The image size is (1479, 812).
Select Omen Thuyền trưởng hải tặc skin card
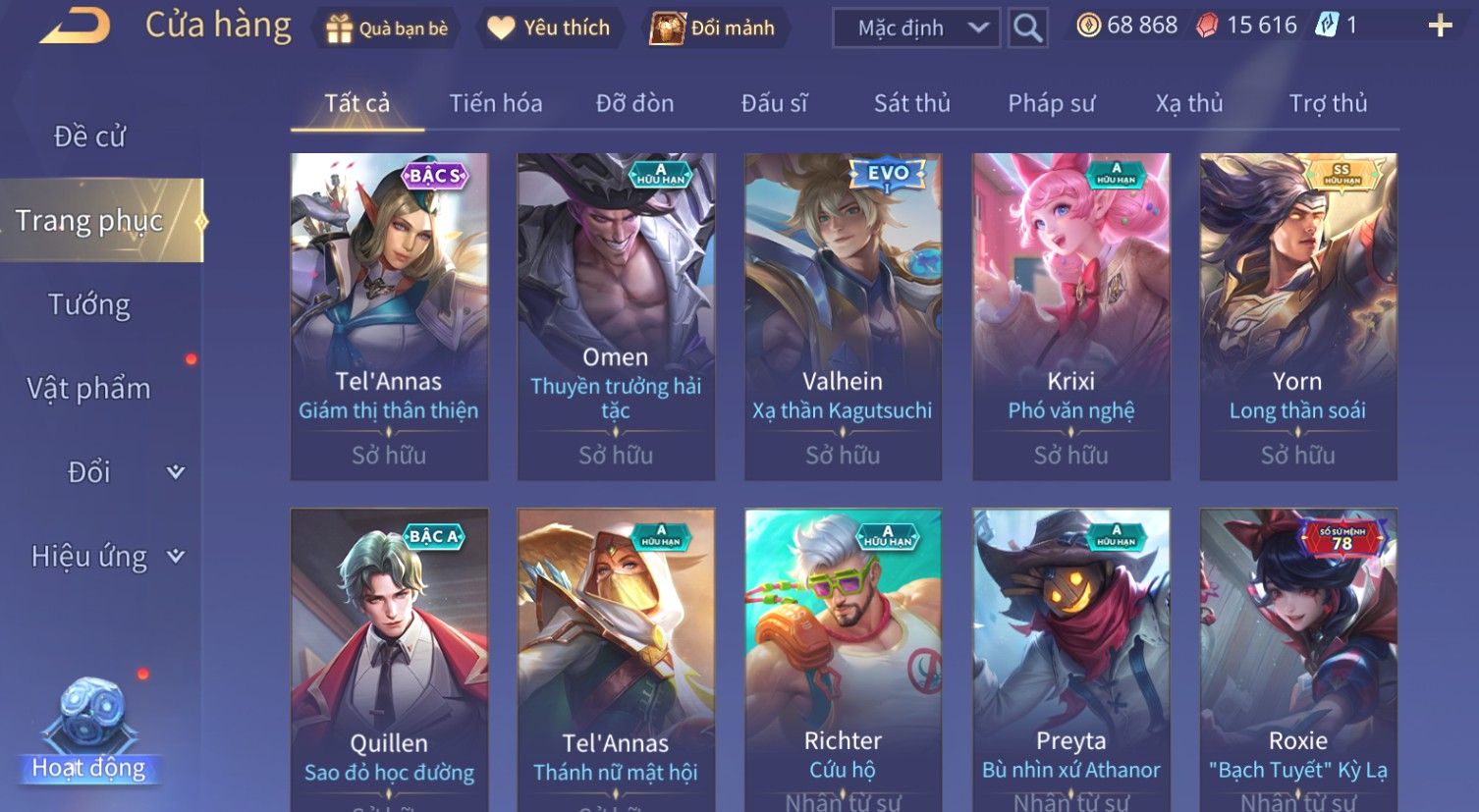click(x=616, y=316)
